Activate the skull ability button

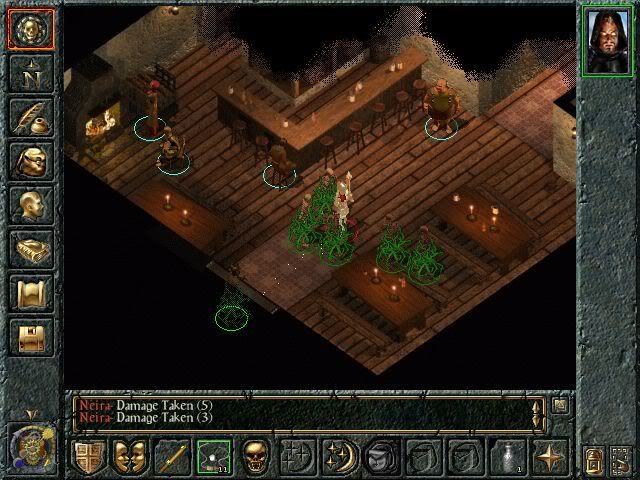[255, 457]
